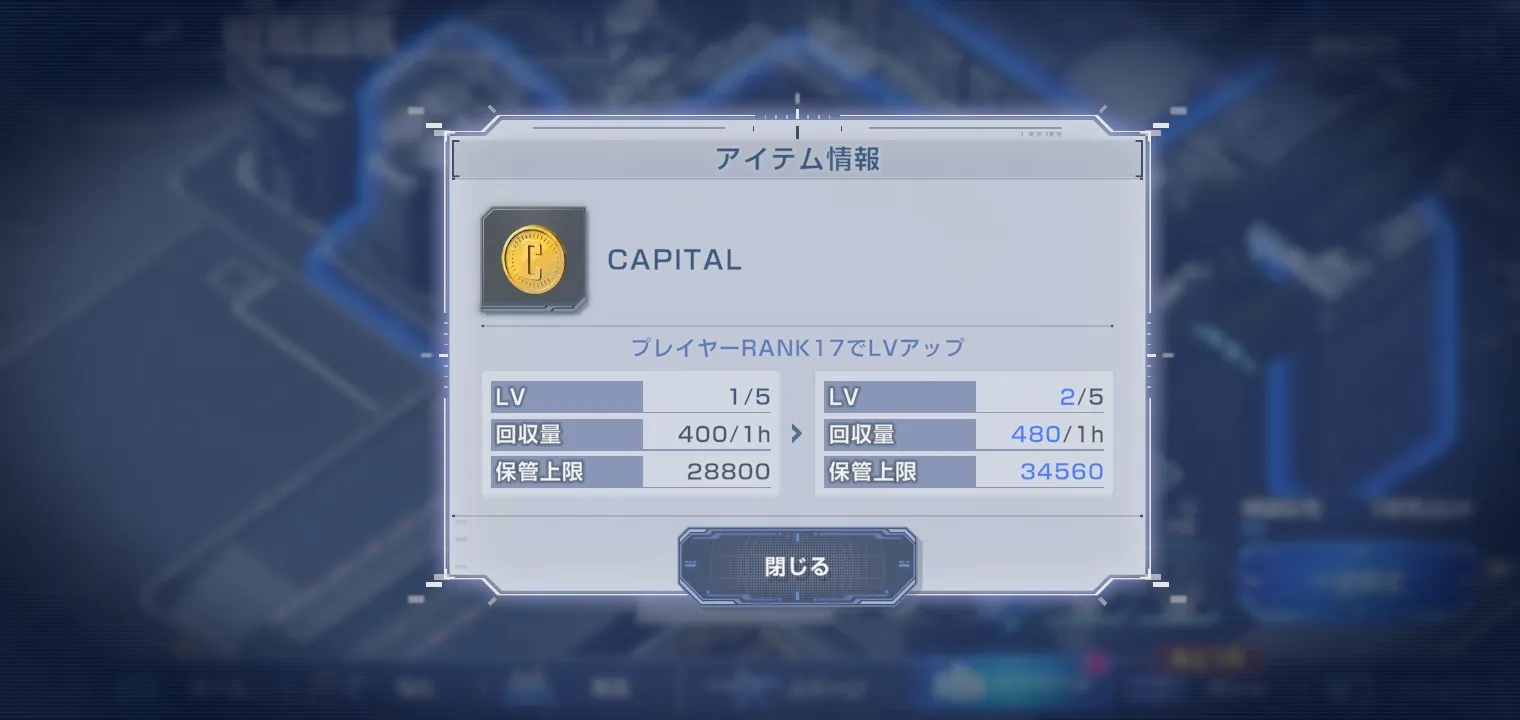Select the LV 1/5 row
The width and height of the screenshot is (1520, 720).
(630, 396)
